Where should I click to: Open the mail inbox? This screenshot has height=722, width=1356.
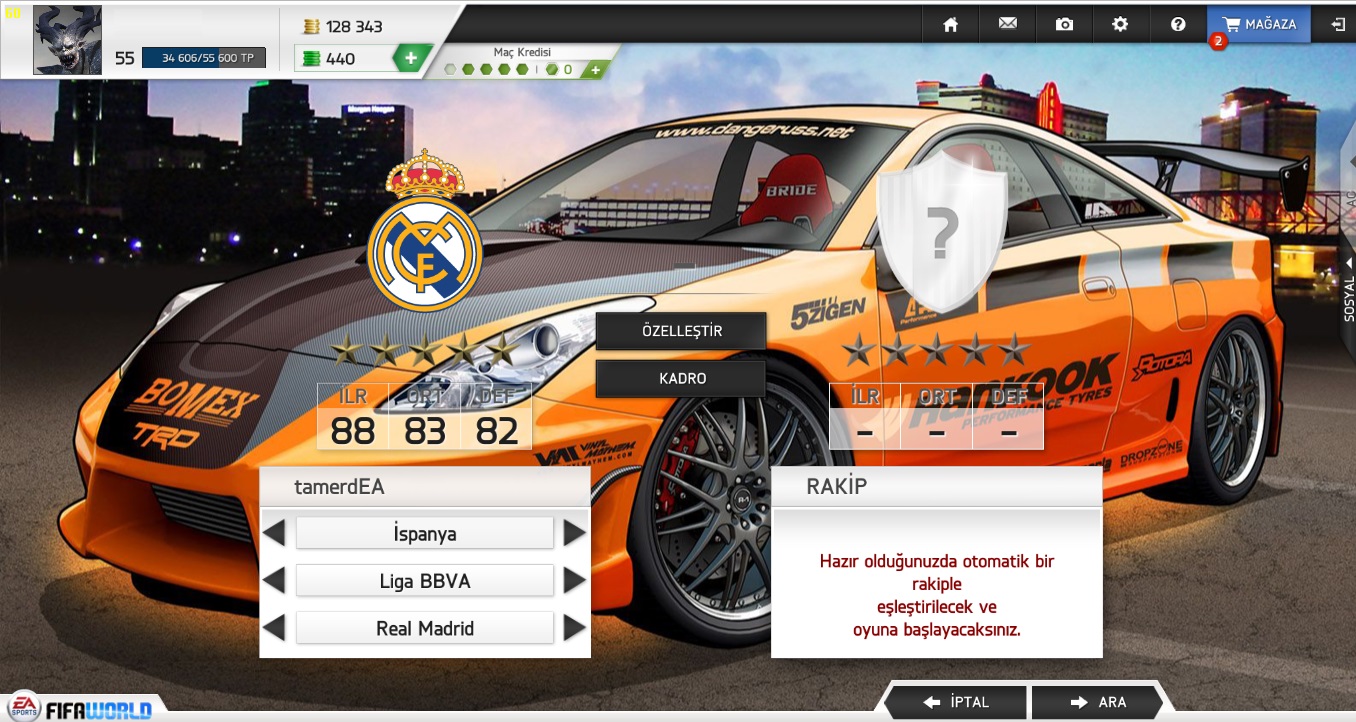point(1007,24)
